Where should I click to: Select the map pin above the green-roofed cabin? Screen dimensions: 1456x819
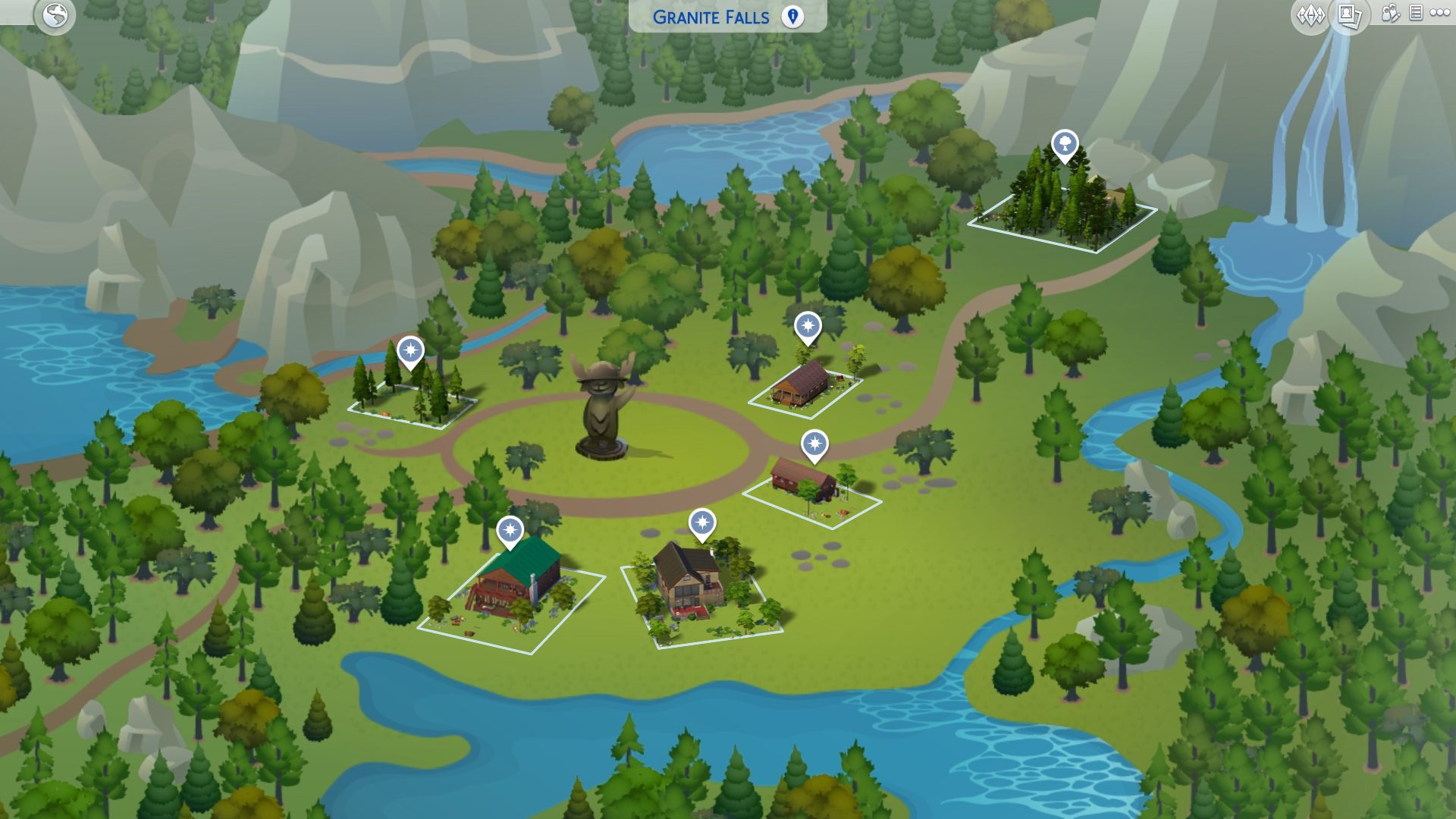pos(510,531)
